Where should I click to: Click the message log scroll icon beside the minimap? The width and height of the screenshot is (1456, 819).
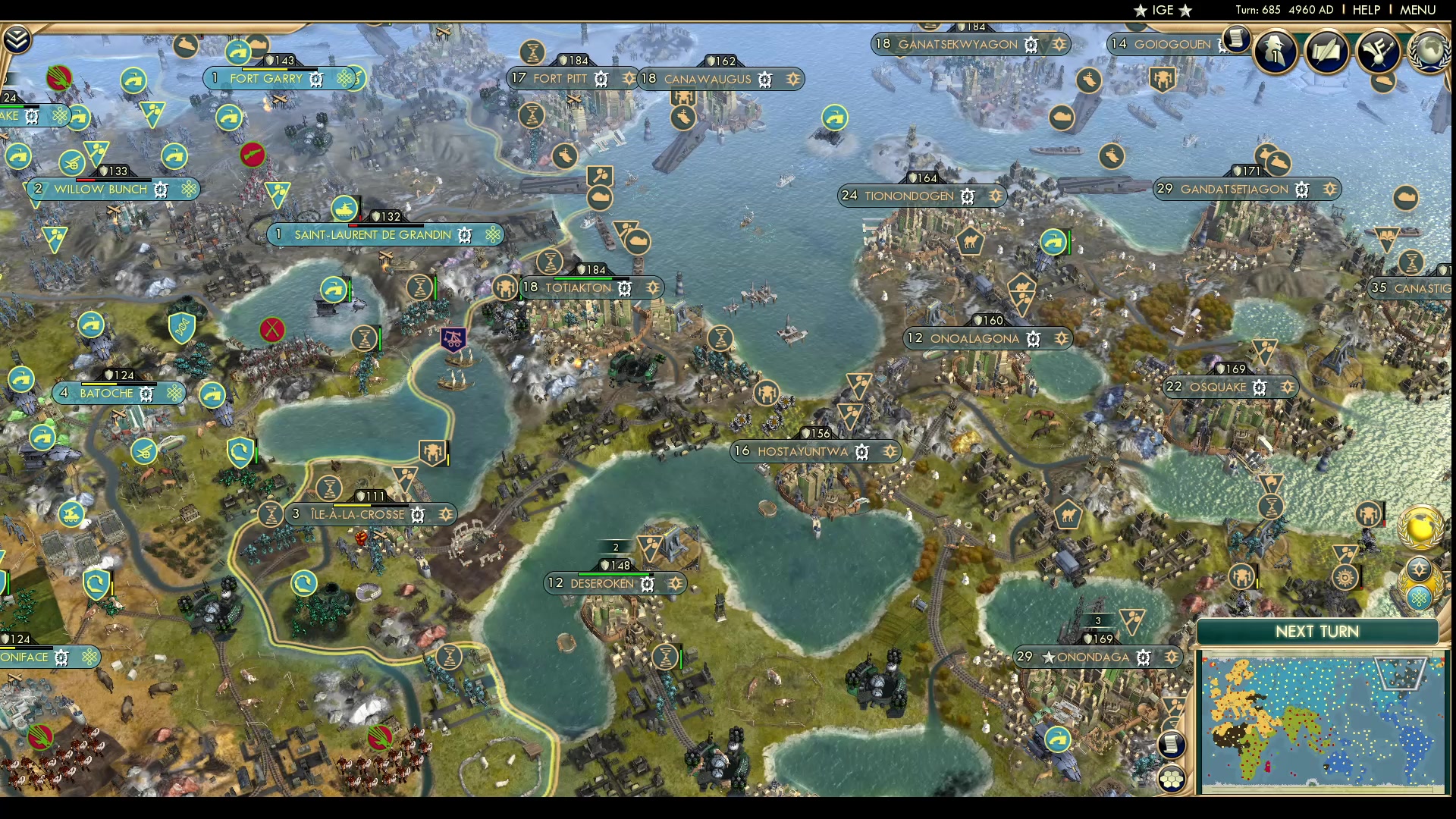click(x=1172, y=743)
